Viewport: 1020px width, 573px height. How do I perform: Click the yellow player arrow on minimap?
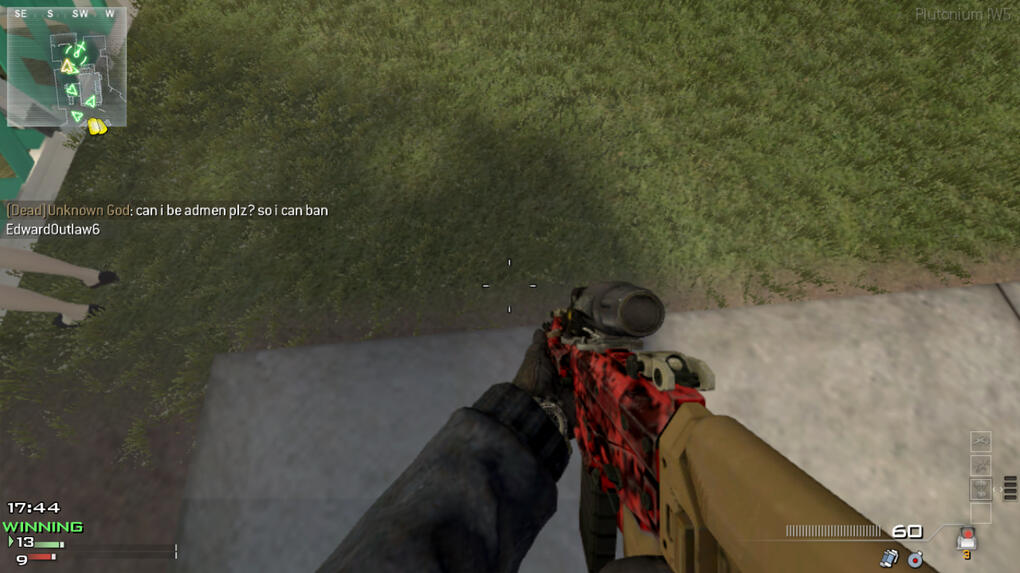[x=68, y=67]
